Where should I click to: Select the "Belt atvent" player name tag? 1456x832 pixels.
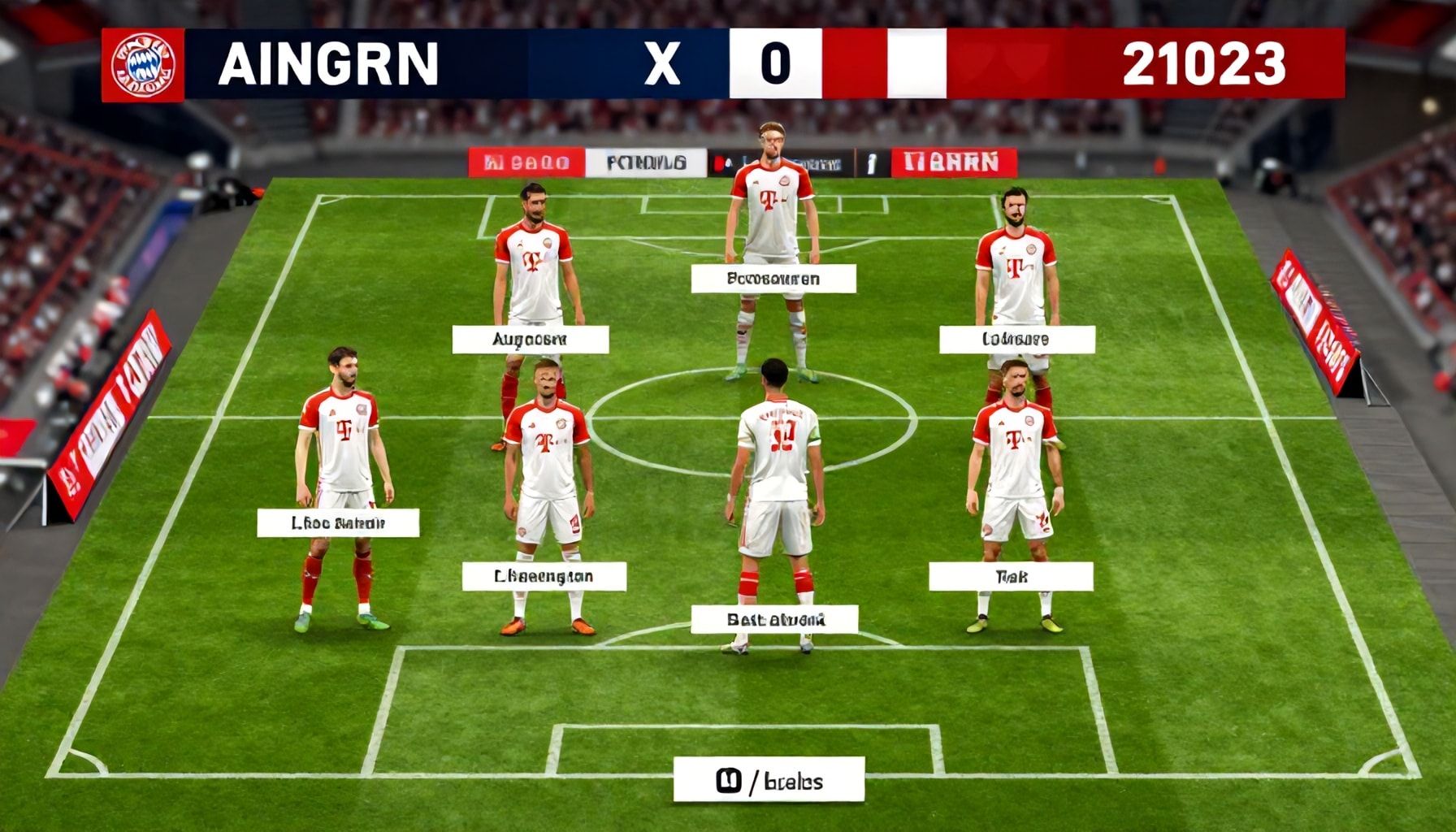774,620
